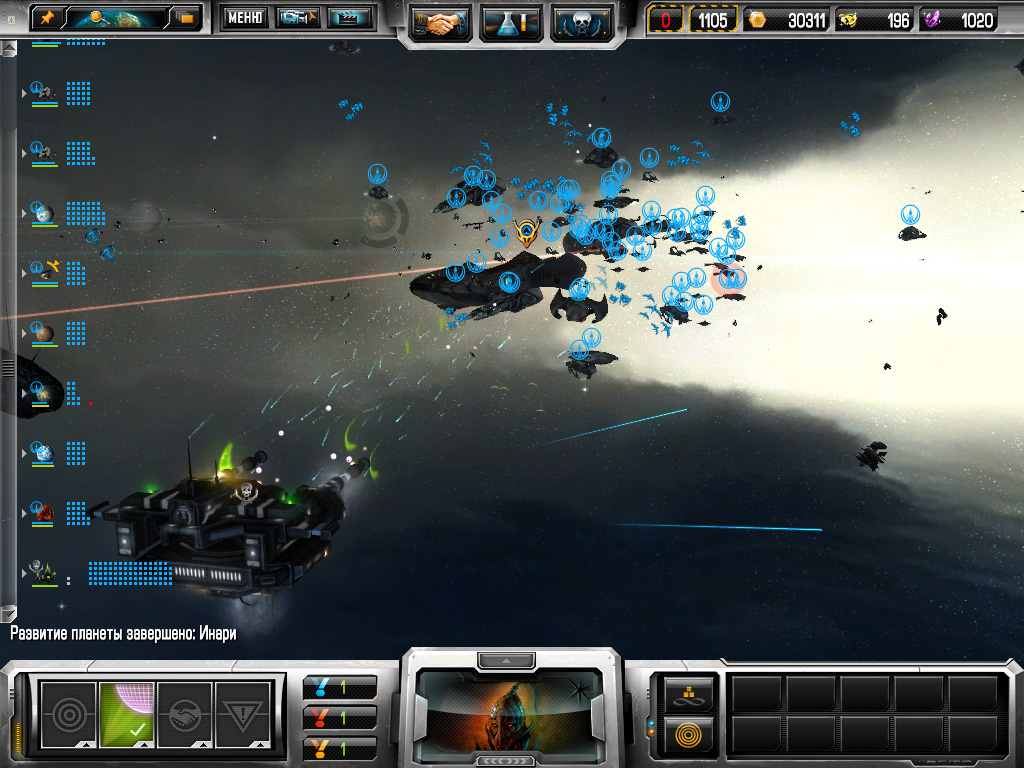Open the МЕНЮ game menu
The height and width of the screenshot is (768, 1024).
pos(244,17)
